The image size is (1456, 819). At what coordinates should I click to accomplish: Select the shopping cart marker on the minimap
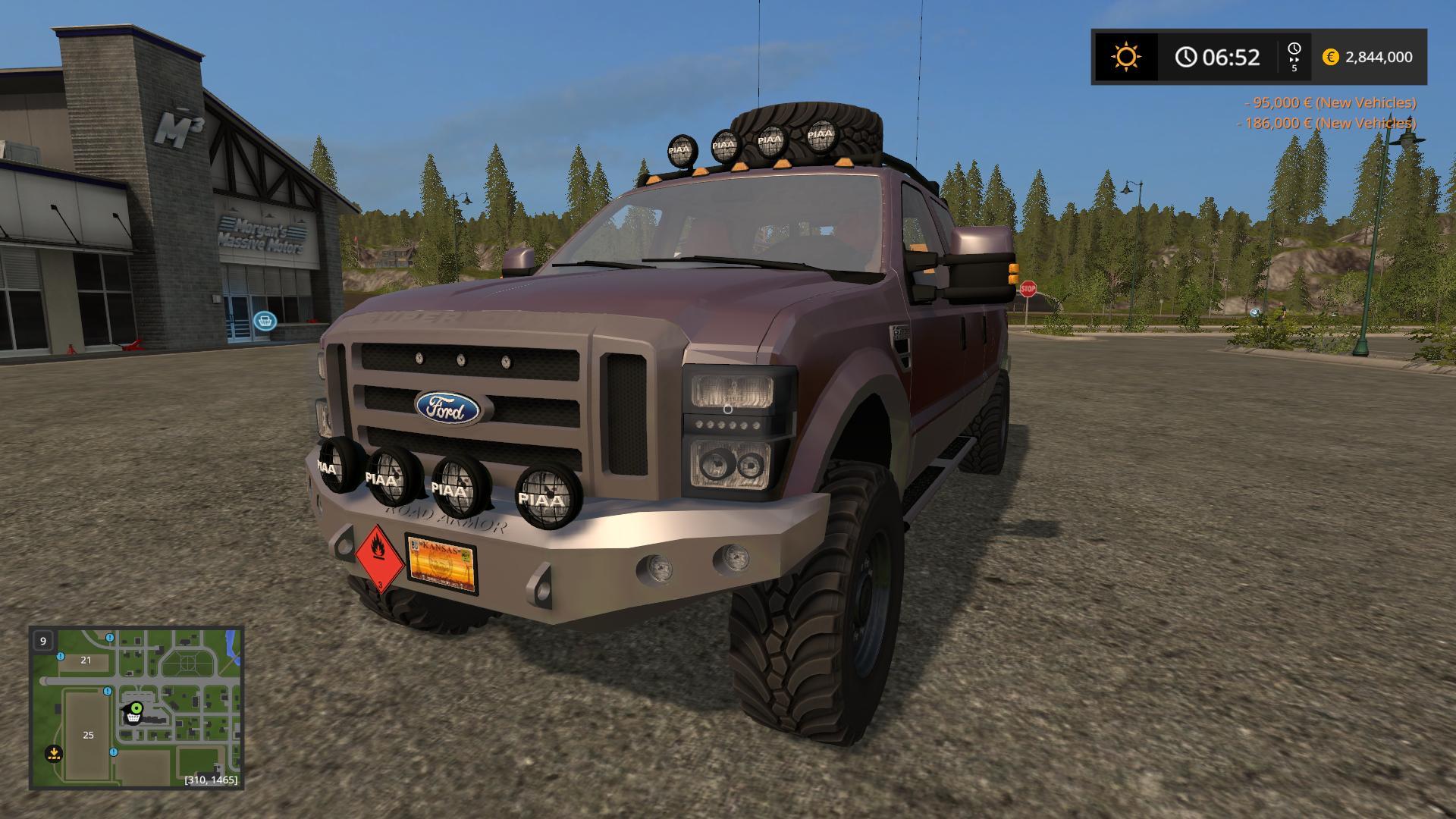132,719
